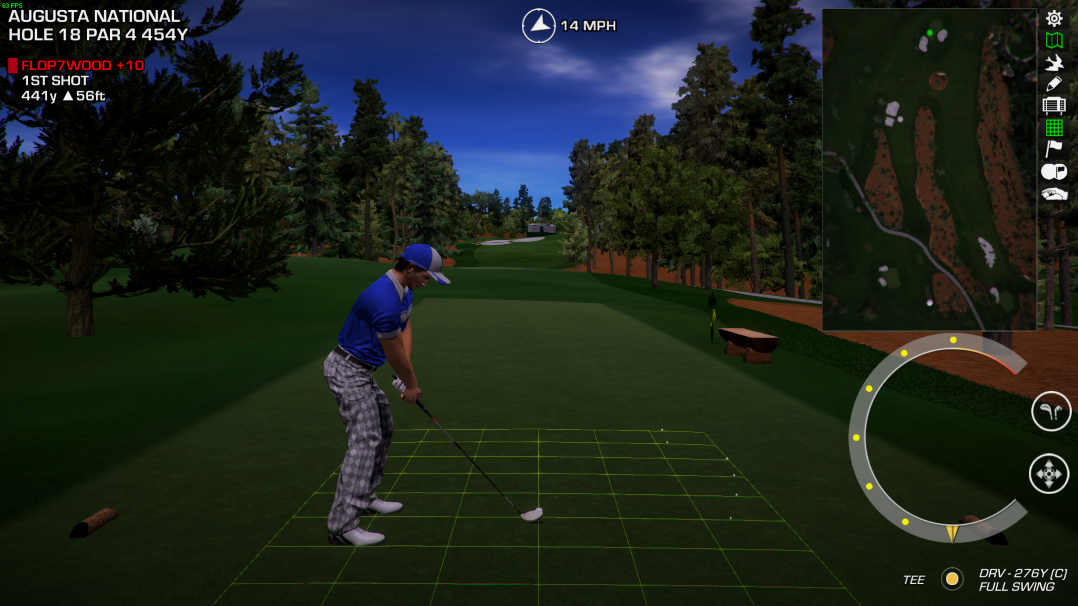This screenshot has width=1078, height=606.
Task: Change the DRV 276Y full swing club
Action: tap(1022, 579)
